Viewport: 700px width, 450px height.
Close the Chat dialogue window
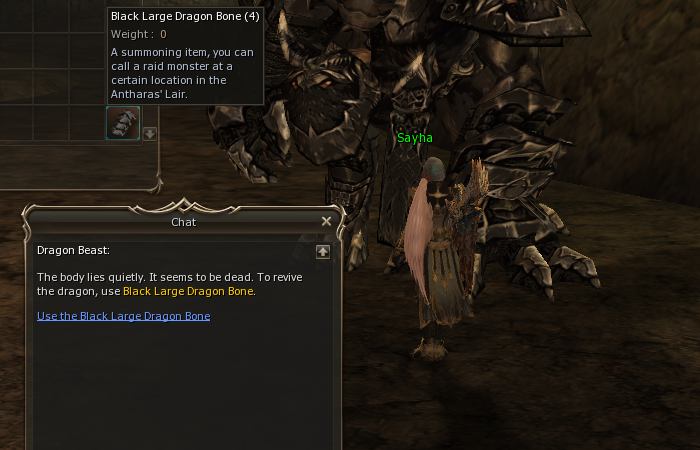click(326, 222)
